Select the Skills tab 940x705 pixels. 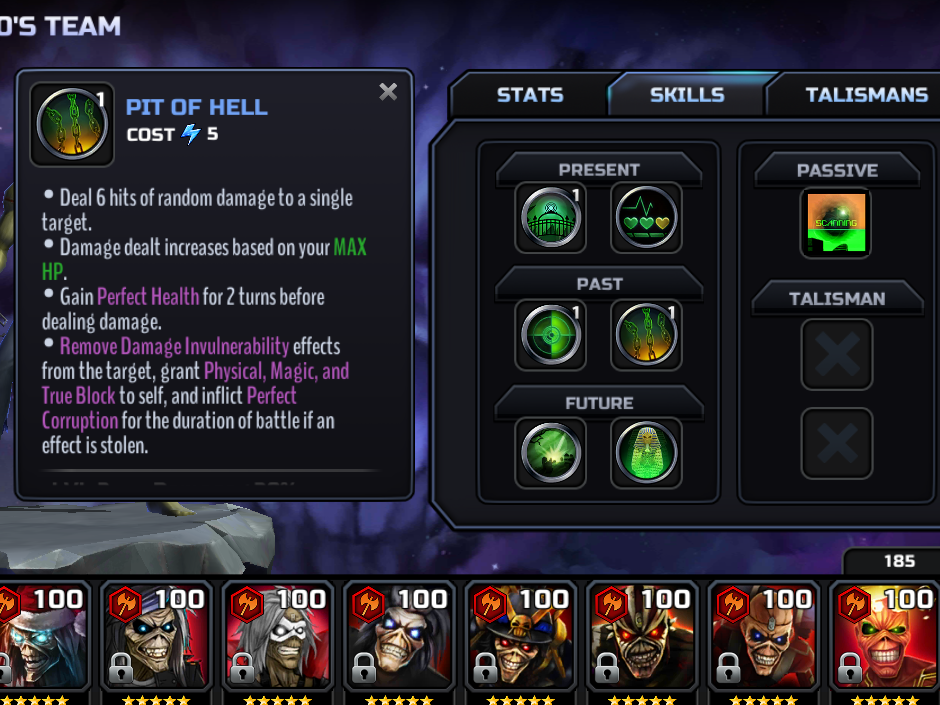687,95
